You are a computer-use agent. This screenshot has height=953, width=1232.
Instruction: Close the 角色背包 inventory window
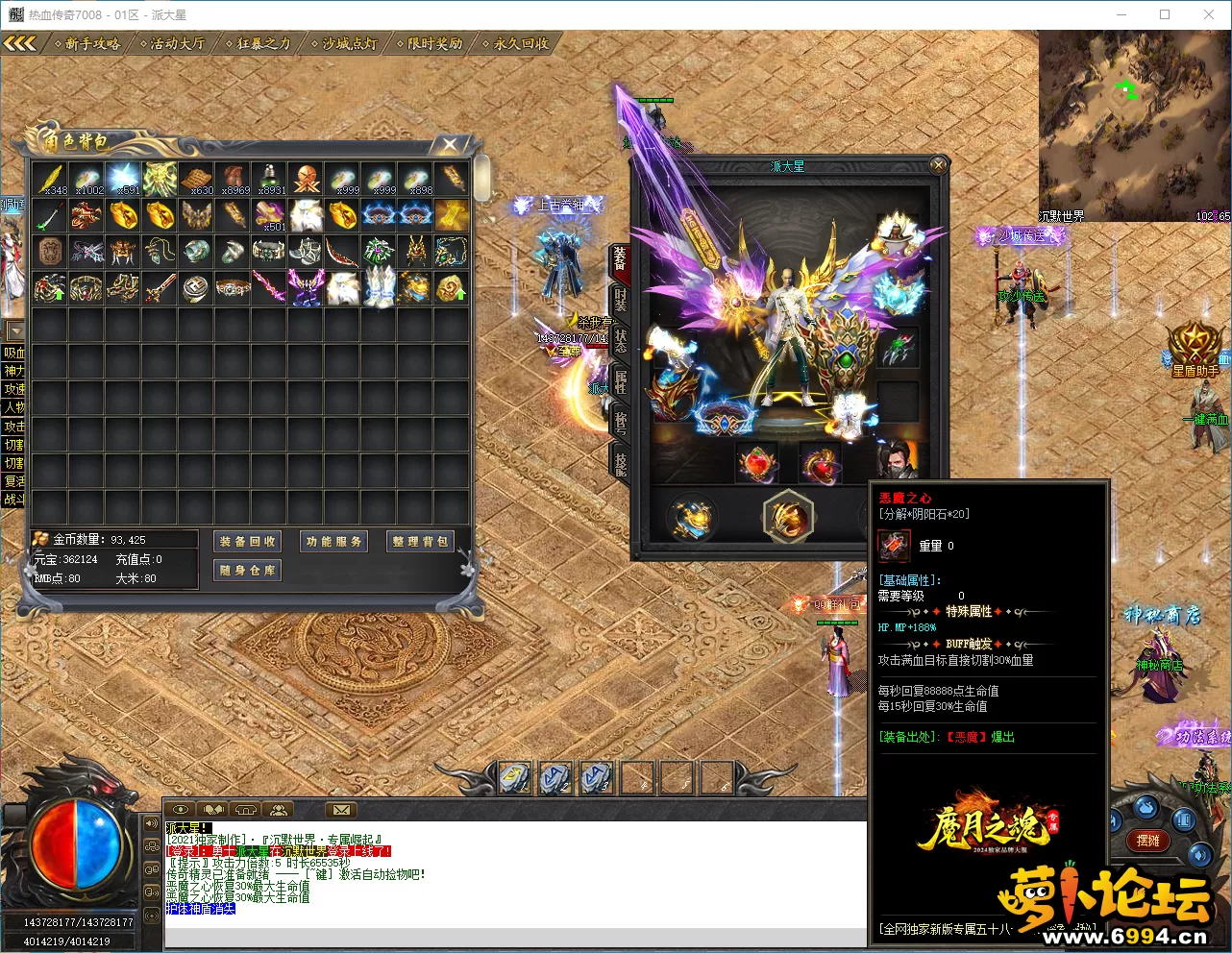pyautogui.click(x=449, y=144)
